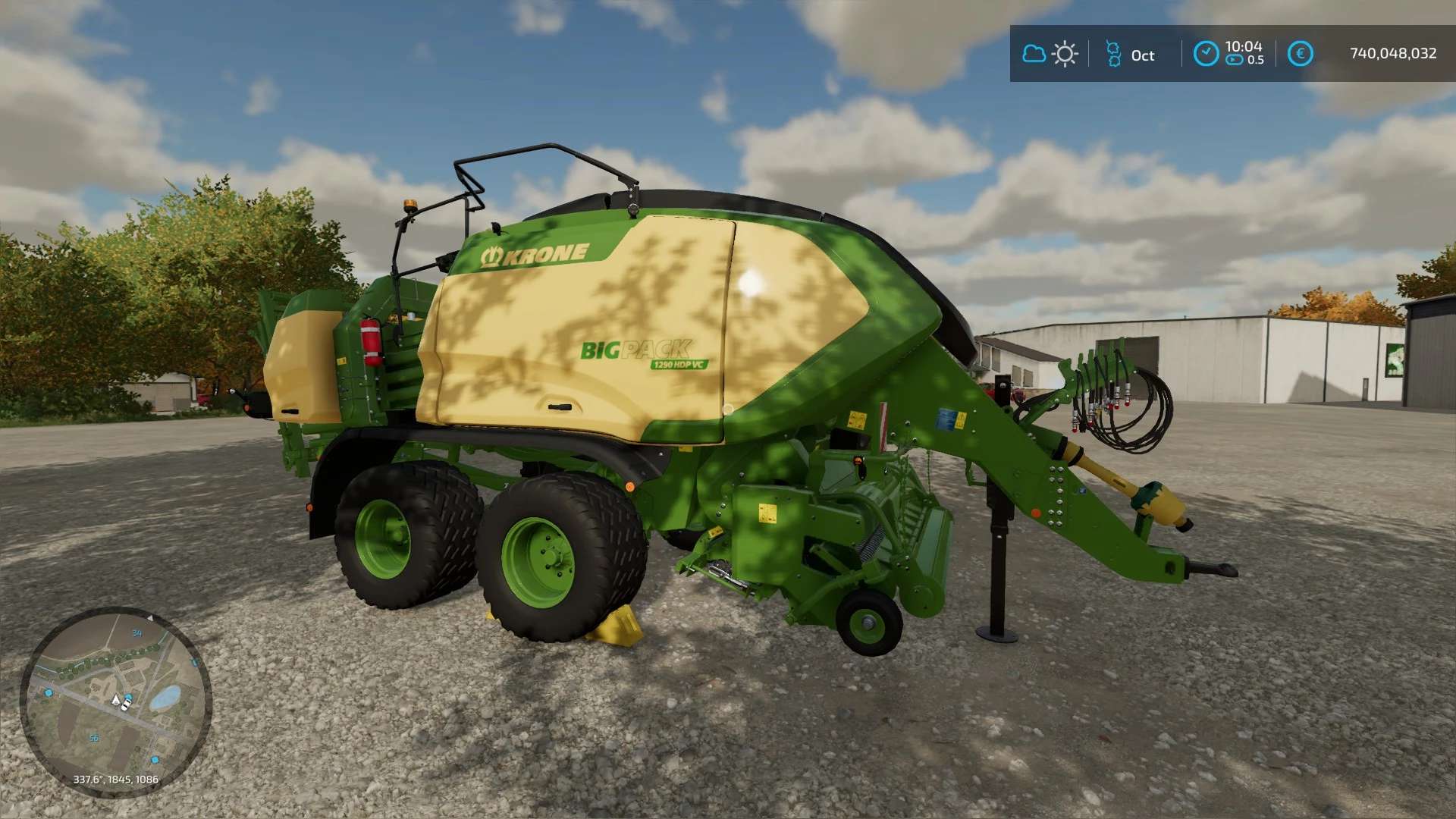Open the circular minimap

point(115,701)
